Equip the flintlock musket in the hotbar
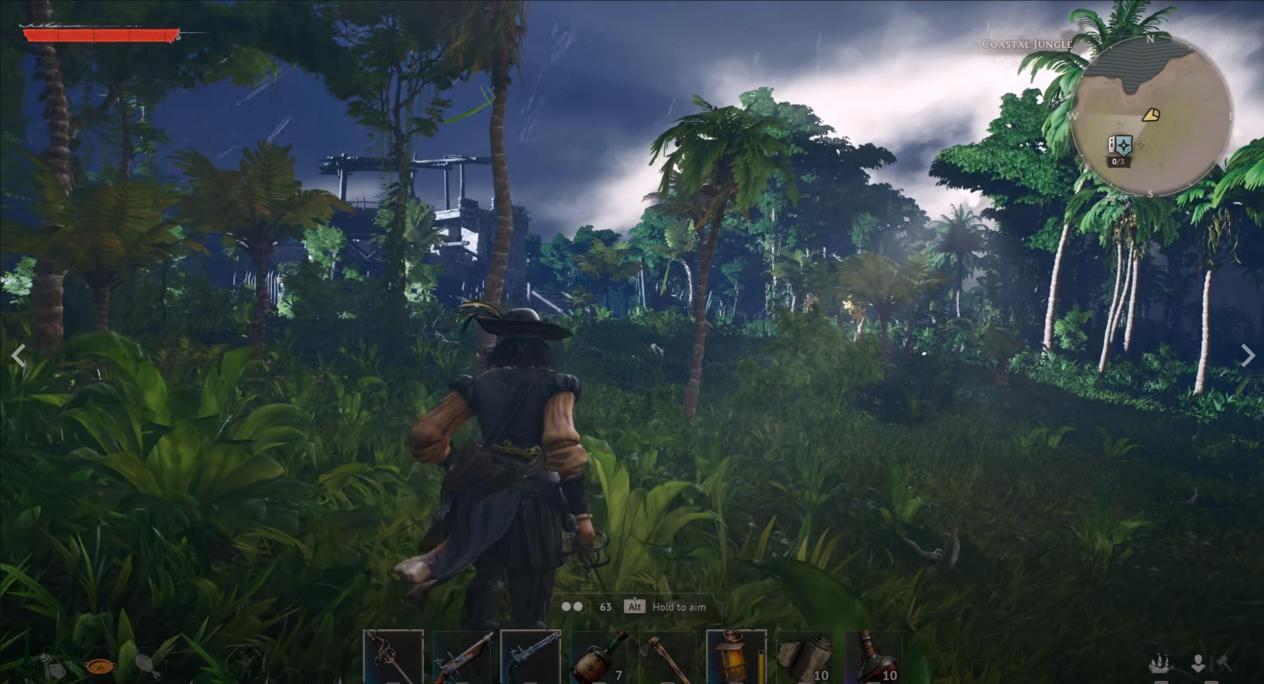The height and width of the screenshot is (684, 1264). tap(462, 657)
